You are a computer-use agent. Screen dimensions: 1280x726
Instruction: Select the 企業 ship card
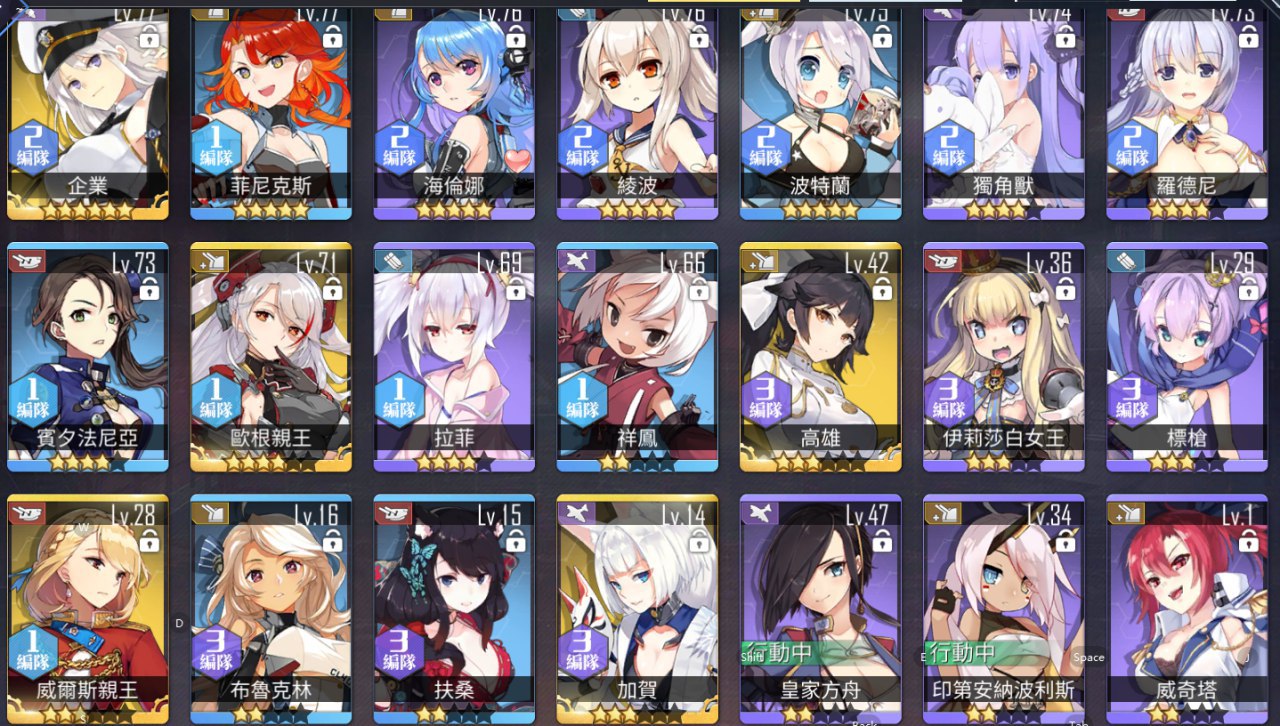88,110
